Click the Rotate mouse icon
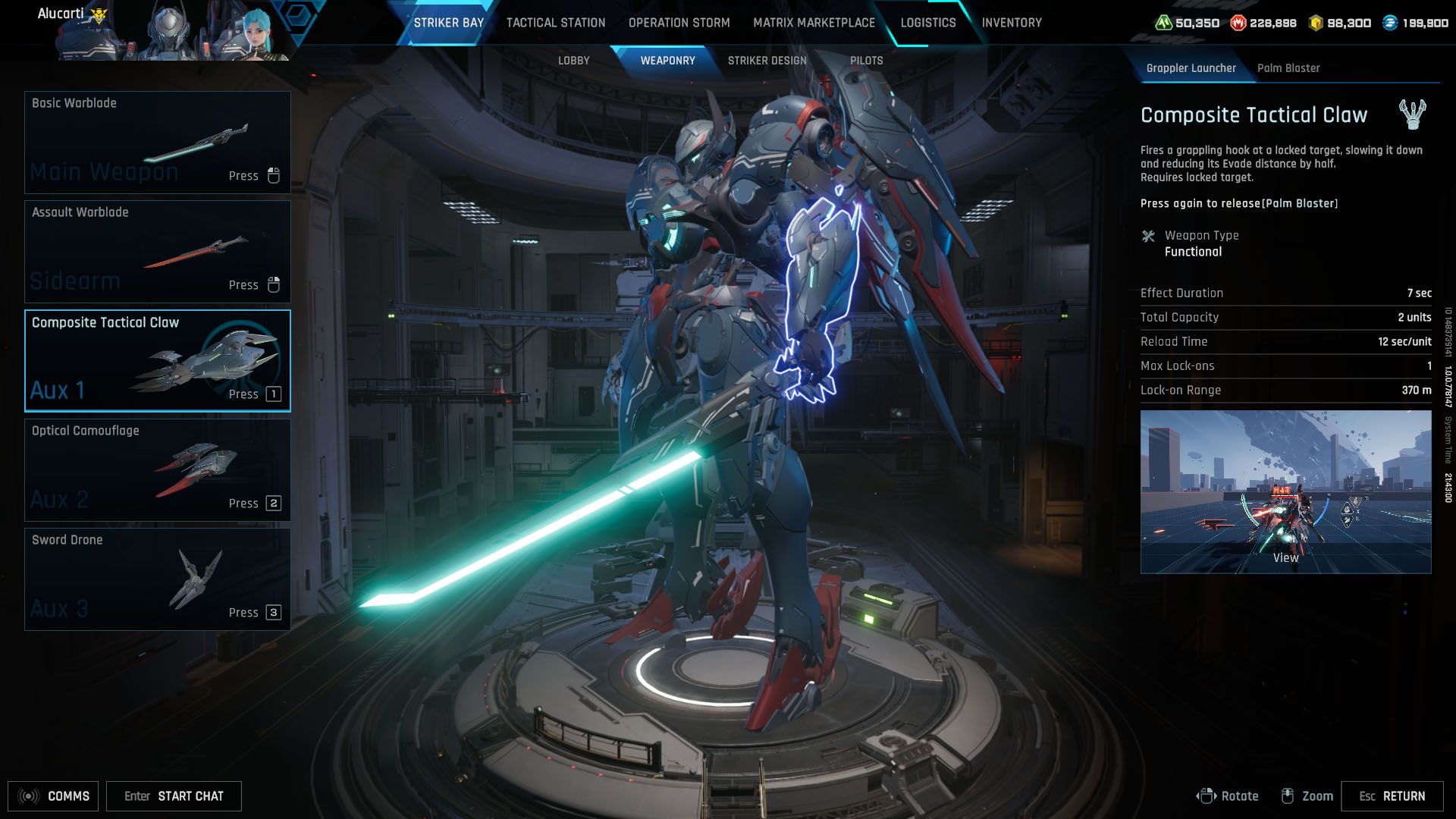This screenshot has height=819, width=1456. (x=1208, y=795)
